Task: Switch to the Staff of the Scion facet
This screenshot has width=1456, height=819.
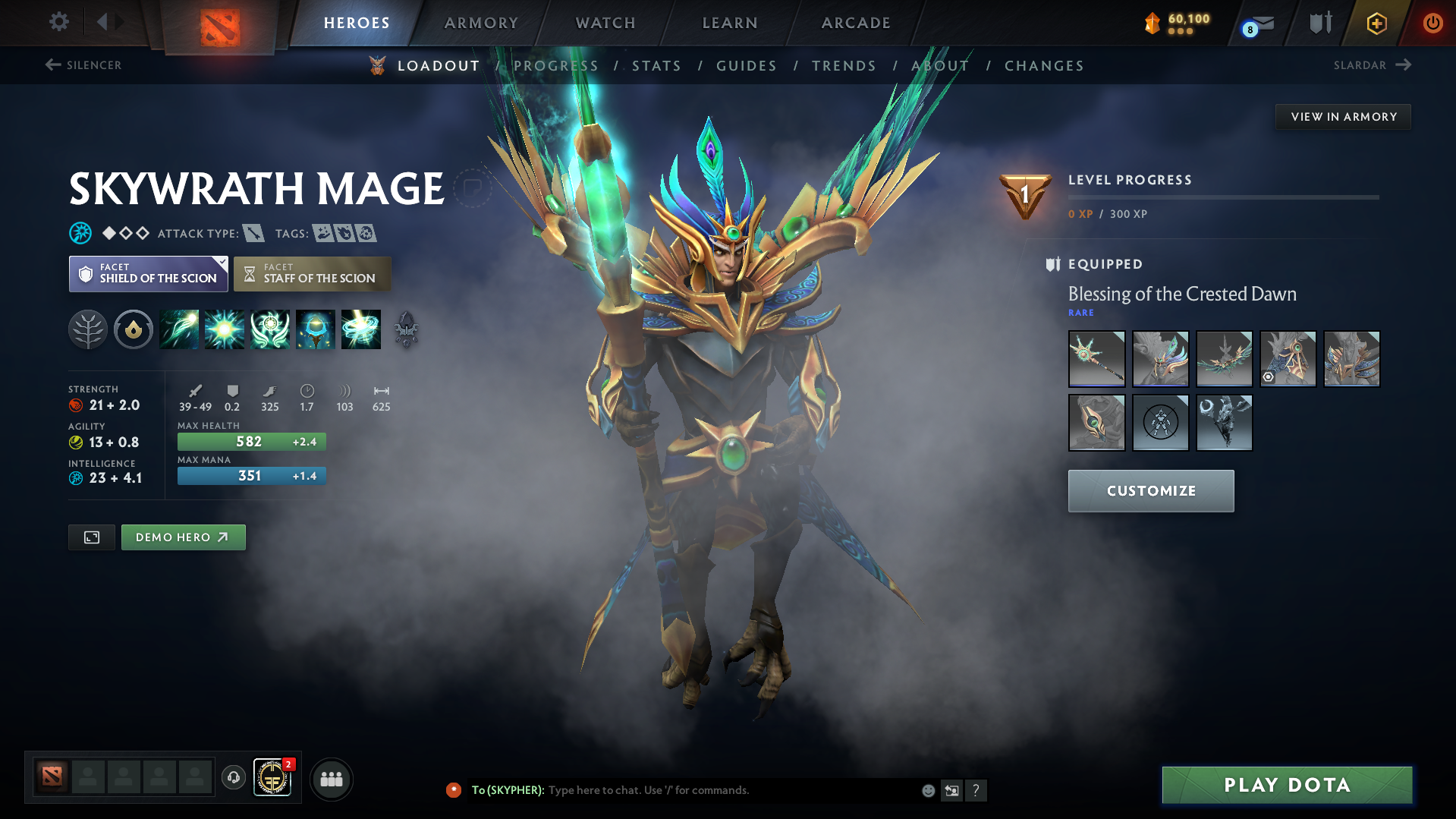Action: pyautogui.click(x=312, y=273)
